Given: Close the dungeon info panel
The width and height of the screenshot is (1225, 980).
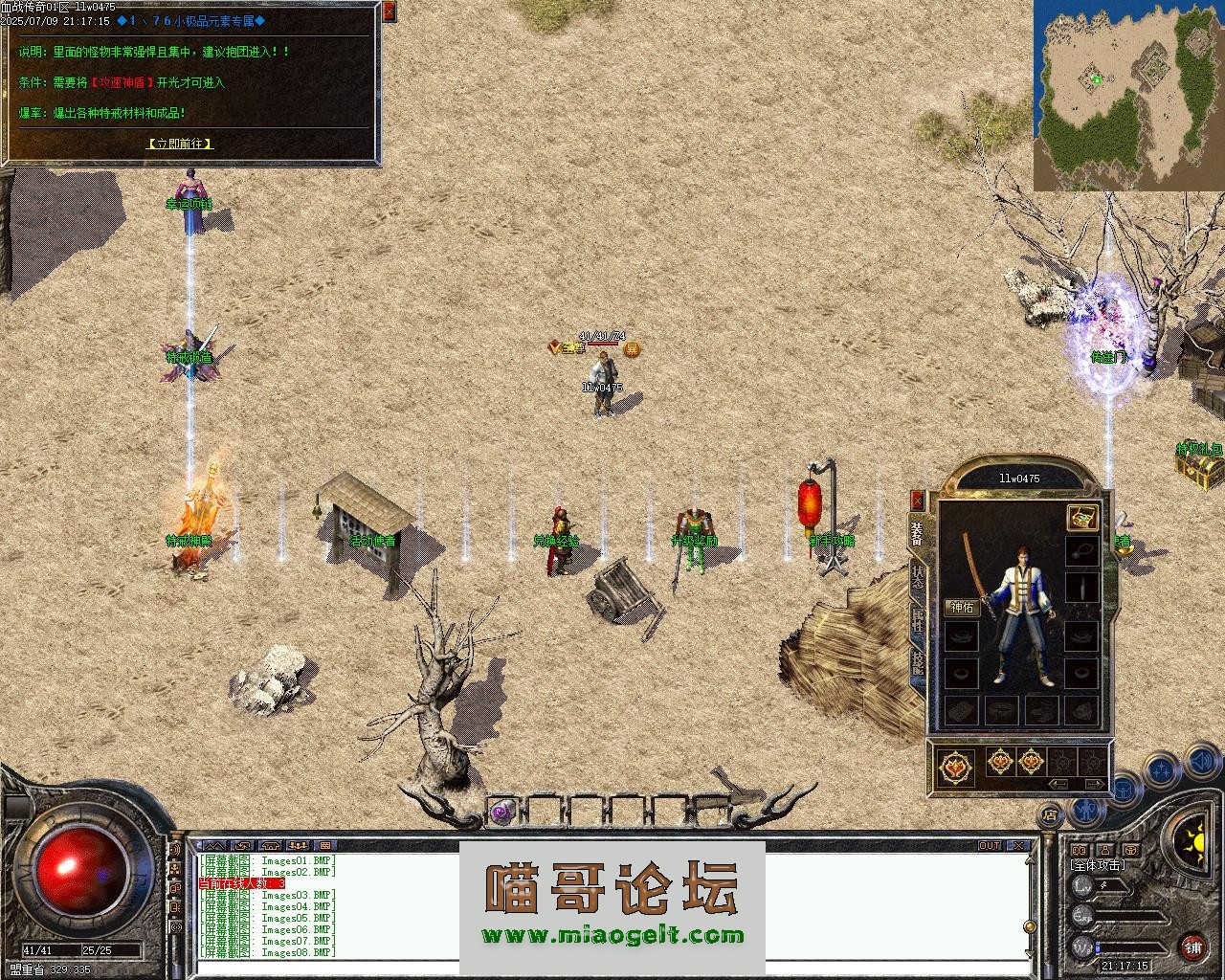Looking at the screenshot, I should tap(389, 11).
